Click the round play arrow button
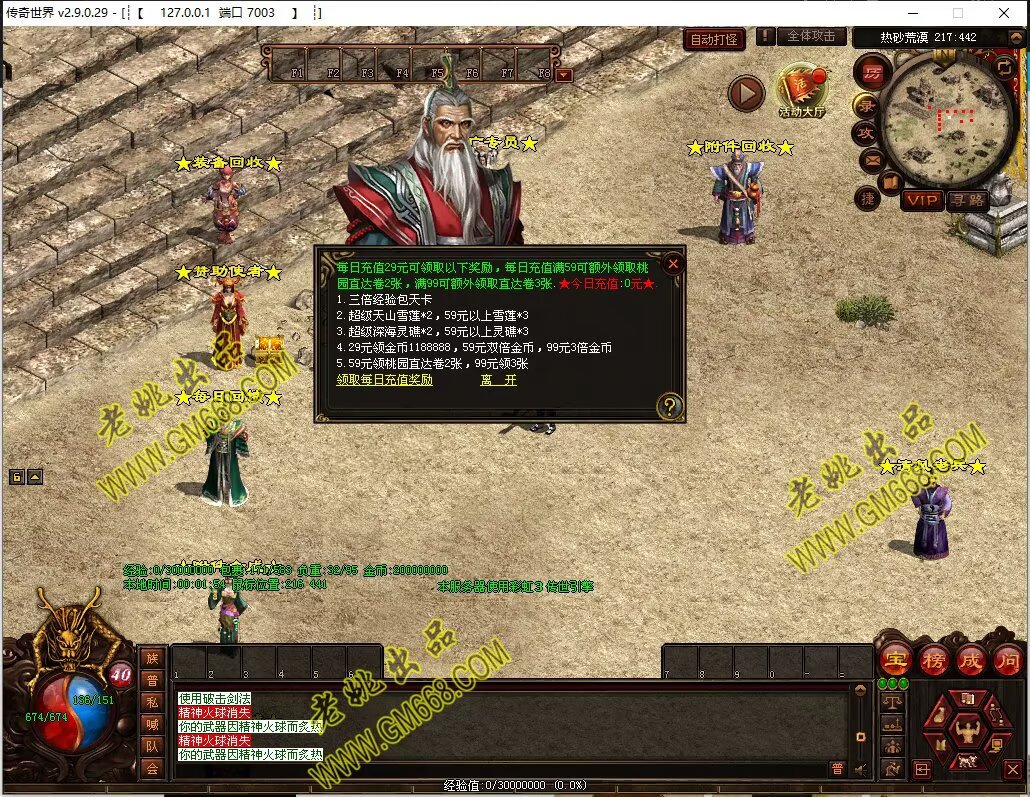Screen dimensions: 1030x797 click(746, 94)
